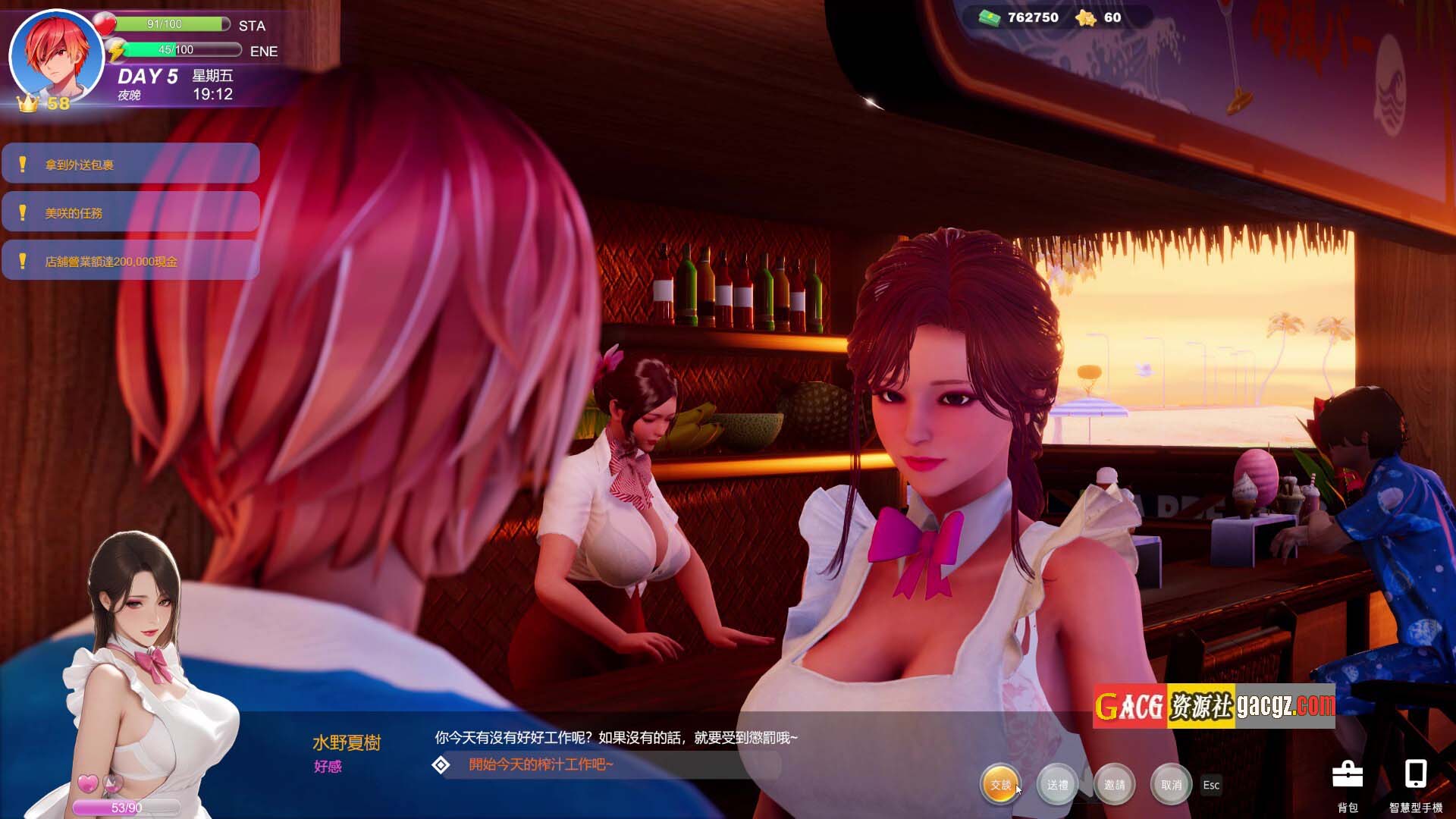
Task: Click the red-haired player avatar portrait
Action: pos(56,55)
